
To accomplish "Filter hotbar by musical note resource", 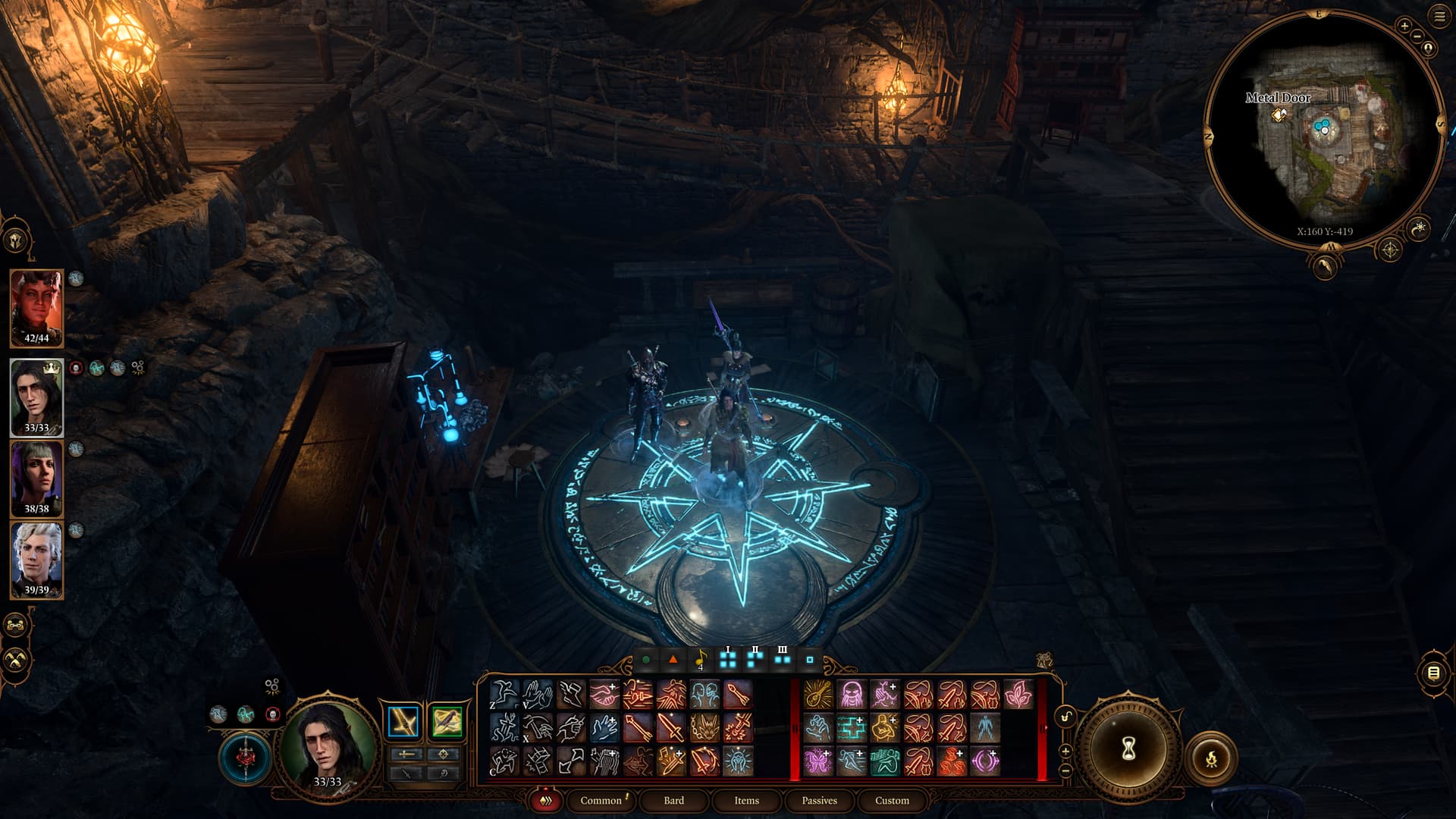I will click(x=701, y=659).
